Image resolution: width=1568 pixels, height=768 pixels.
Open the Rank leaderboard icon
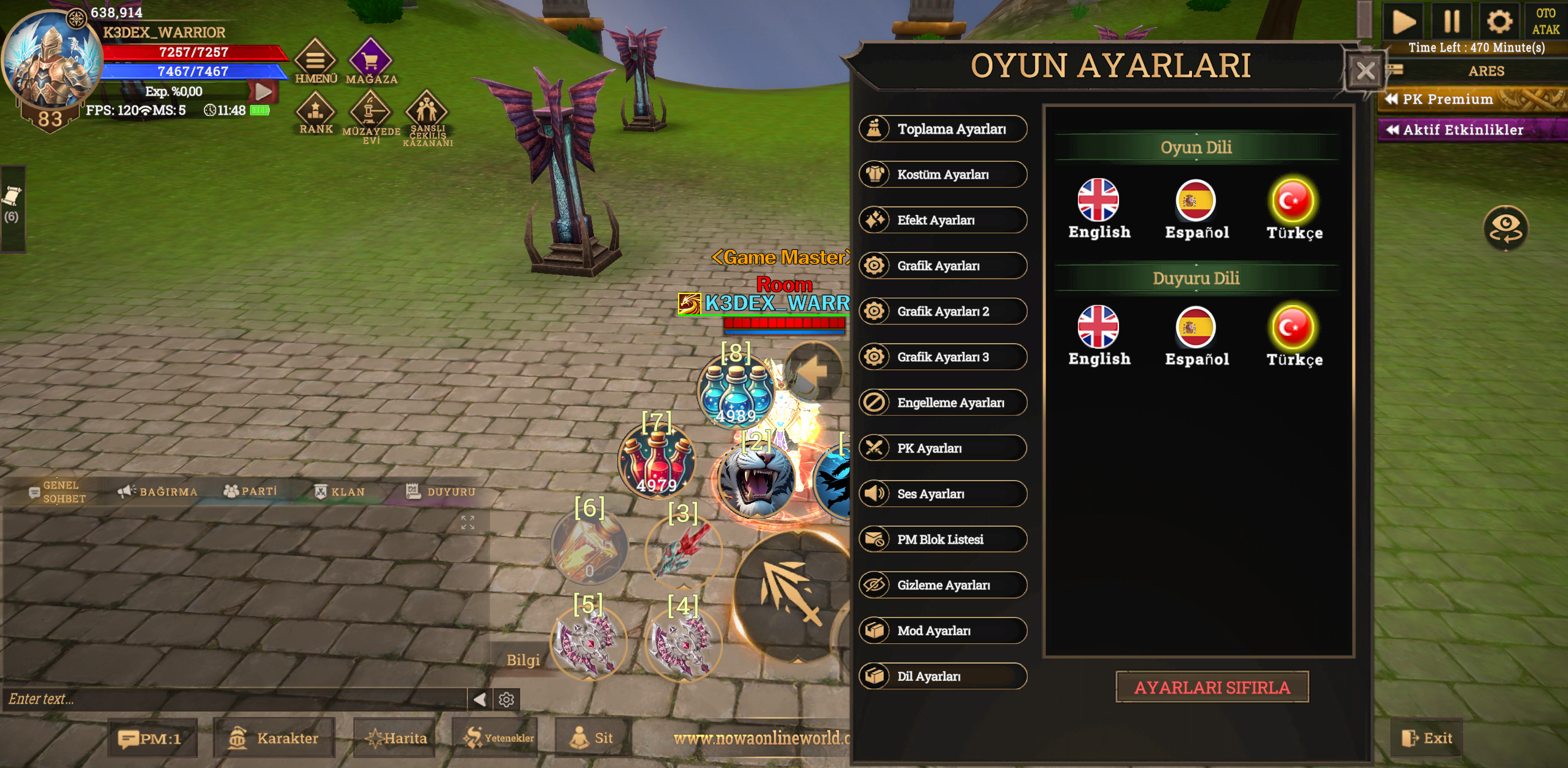316,113
